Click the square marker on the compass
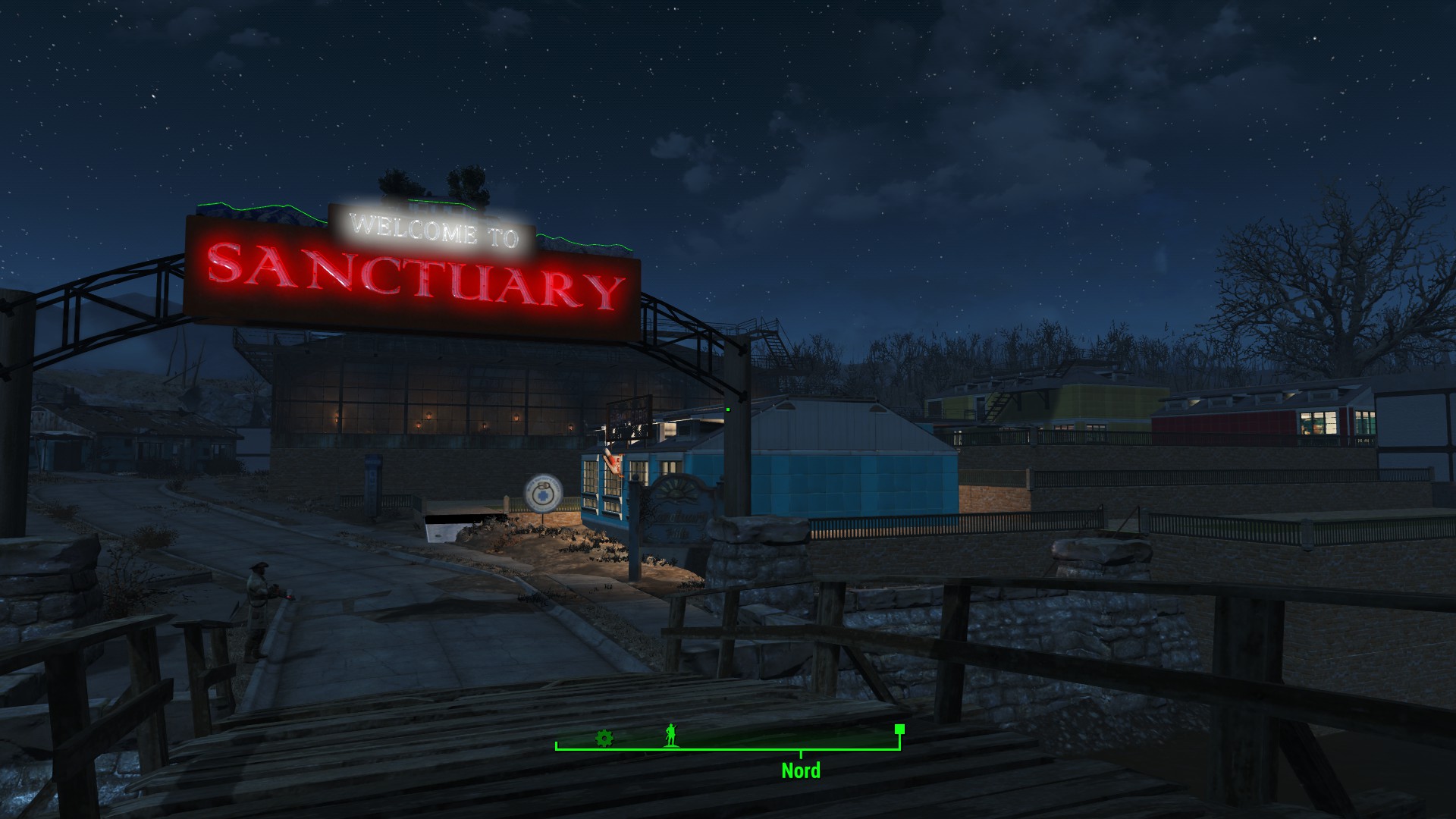The width and height of the screenshot is (1456, 819). tap(899, 730)
